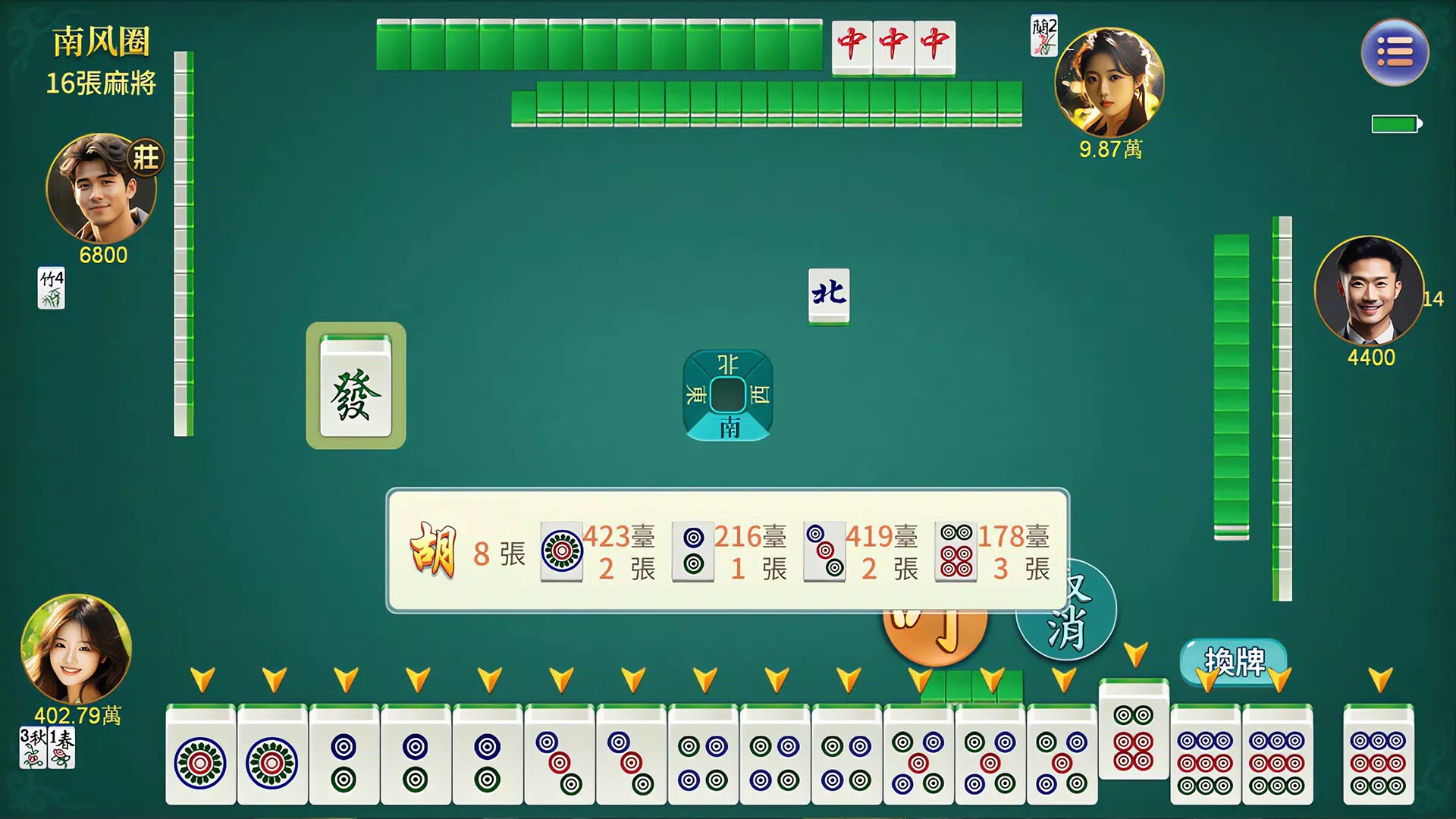
Task: Click the 178臺 tile option in the panel
Action: pyautogui.click(x=957, y=551)
